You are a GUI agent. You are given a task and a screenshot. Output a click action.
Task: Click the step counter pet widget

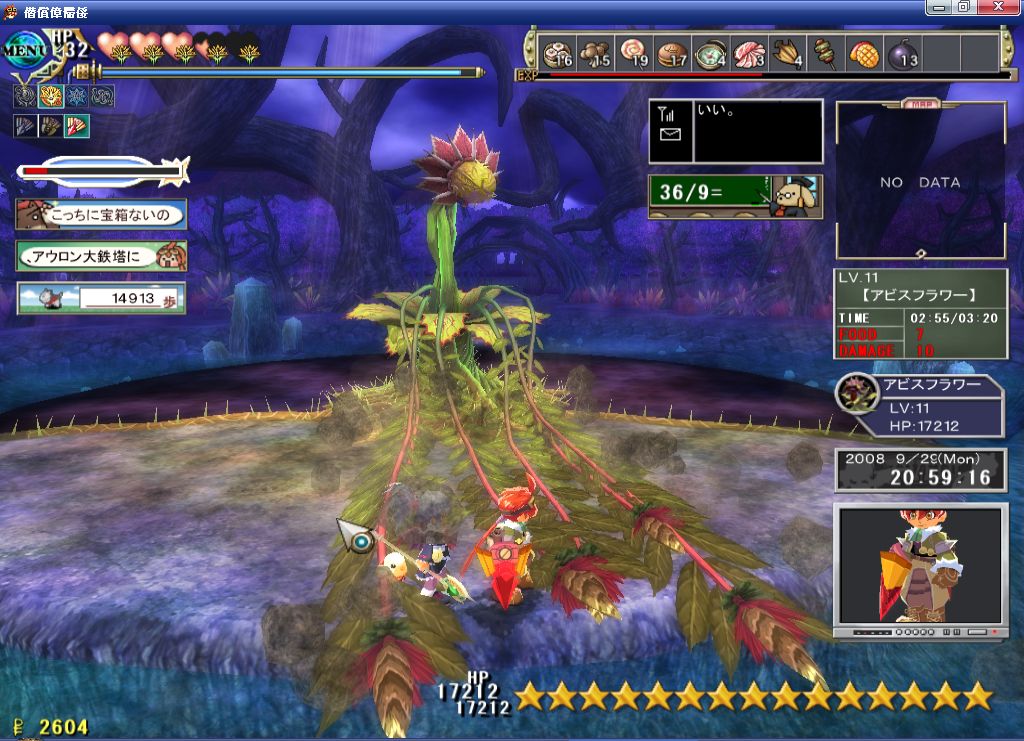101,297
